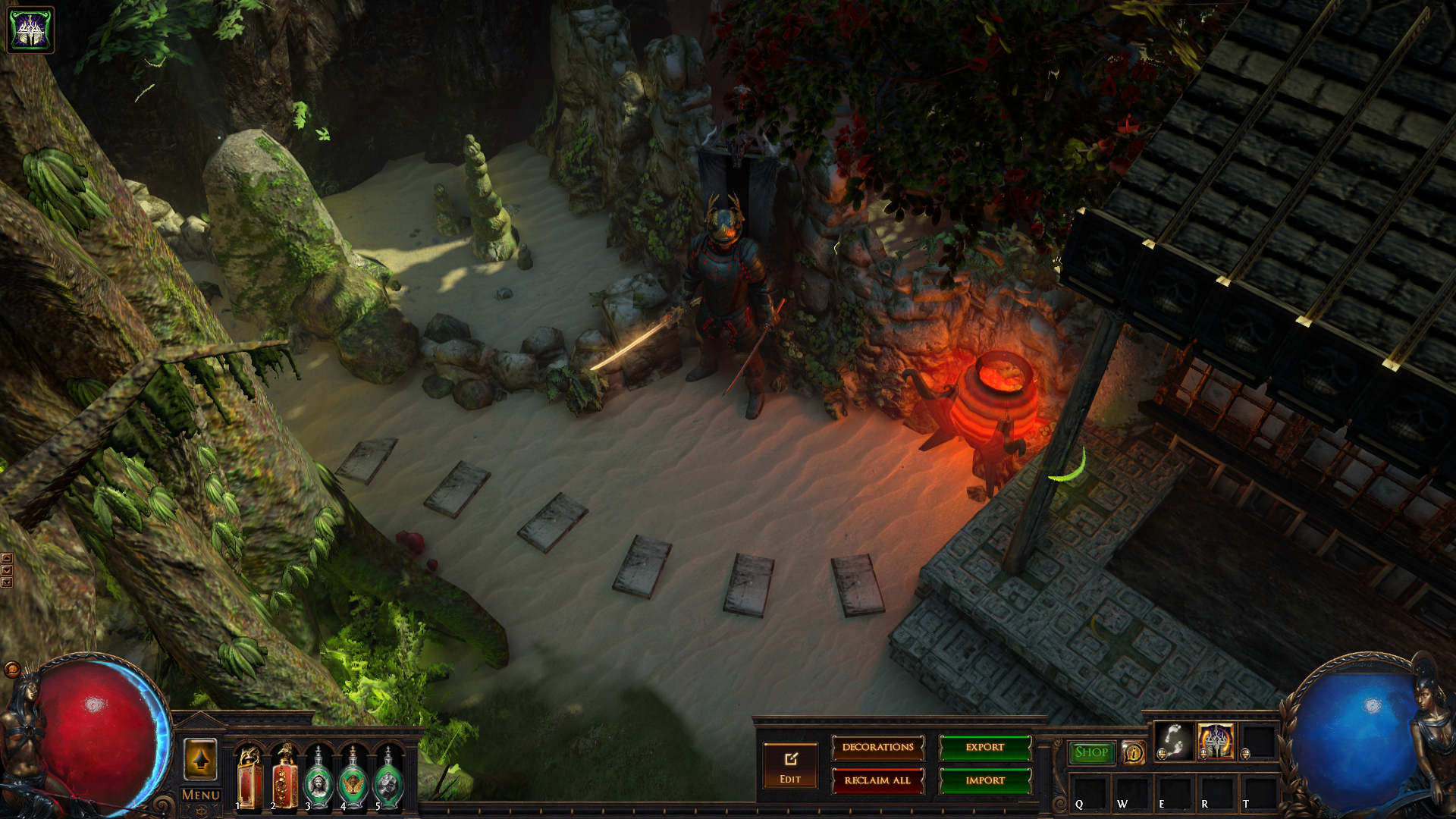The height and width of the screenshot is (819, 1456).
Task: Click the hideout buff icon at top-left
Action: click(x=30, y=30)
